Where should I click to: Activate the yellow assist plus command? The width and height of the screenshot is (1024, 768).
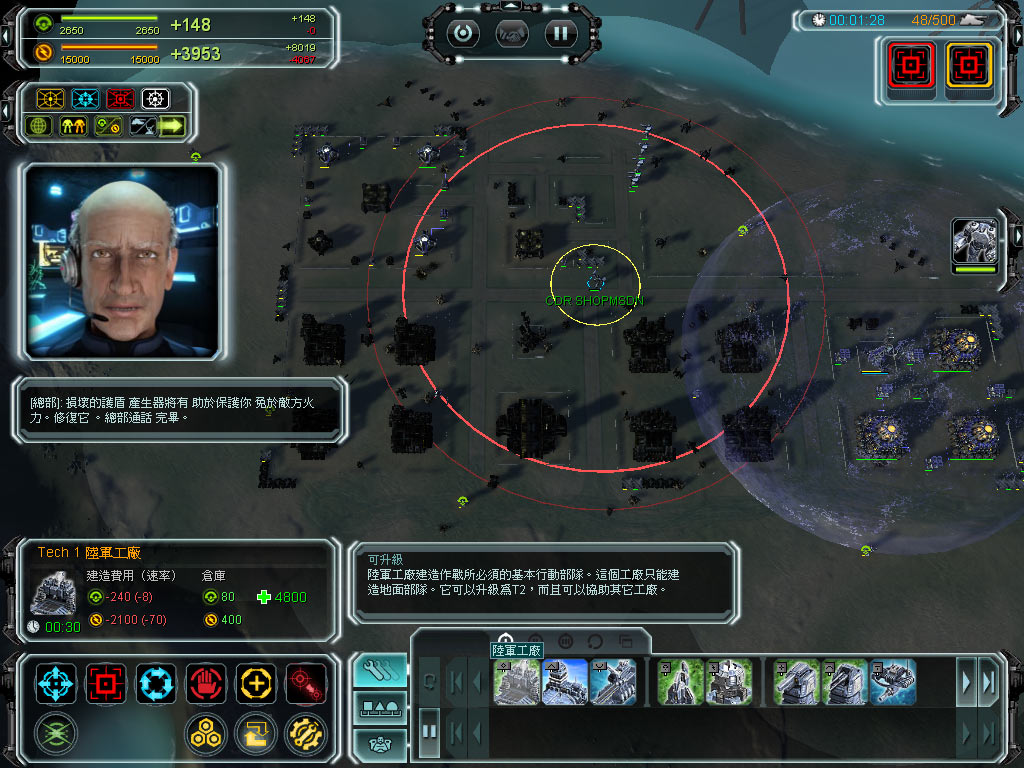pyautogui.click(x=256, y=683)
